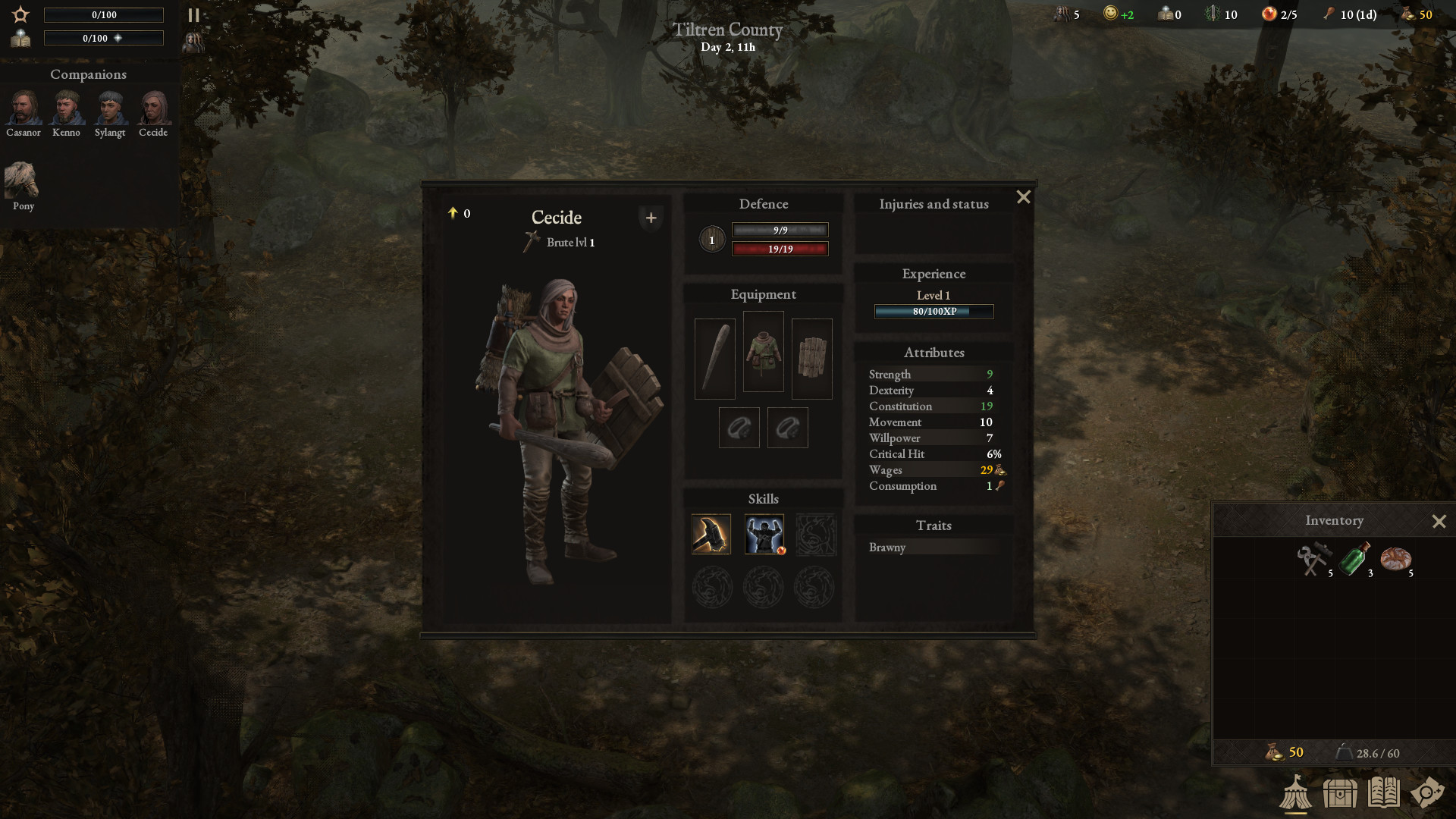
Task: Open the world map icon
Action: pyautogui.click(x=1430, y=795)
